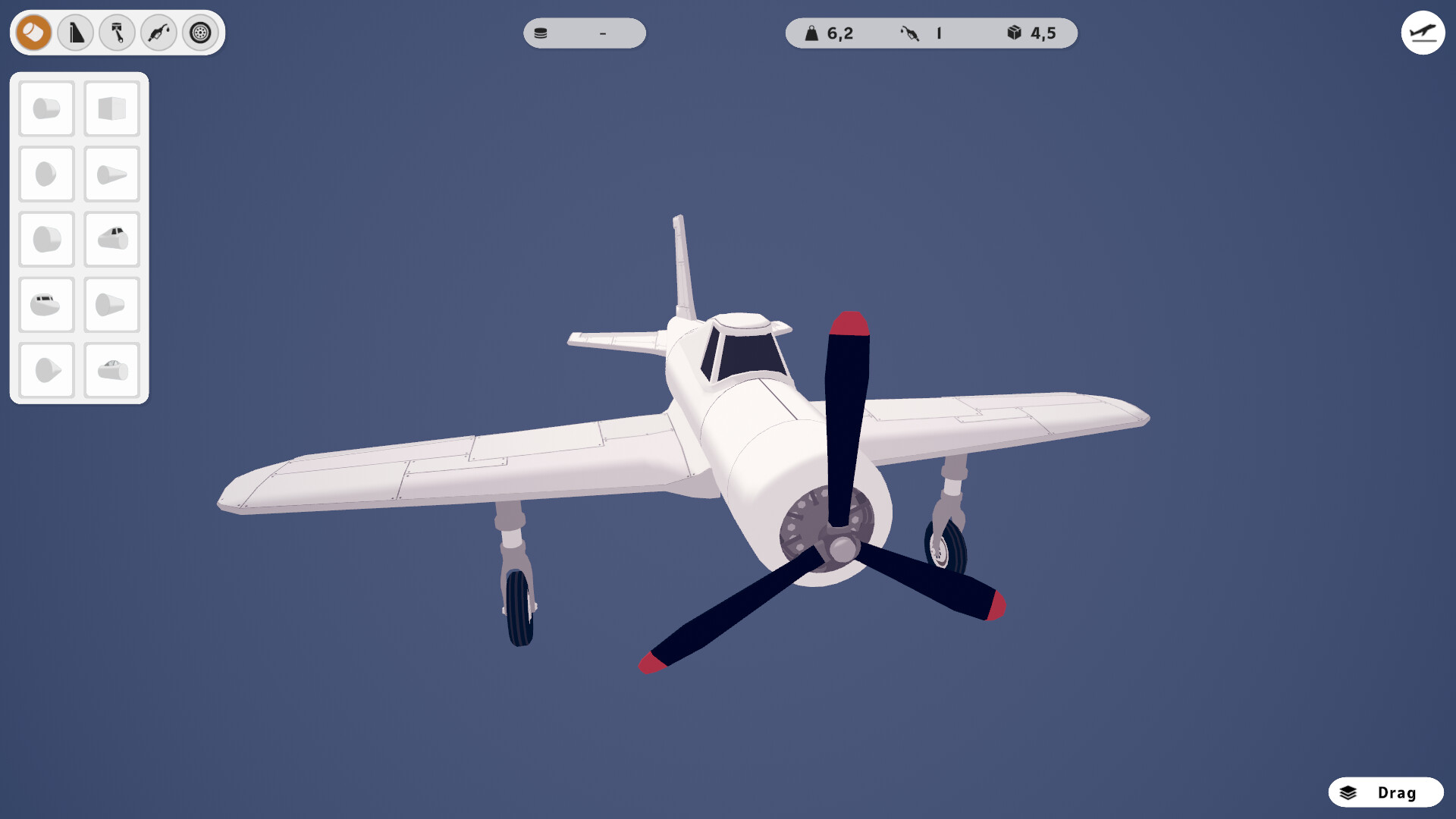Click the takeoff flight test icon
The width and height of the screenshot is (1456, 819).
[1423, 33]
